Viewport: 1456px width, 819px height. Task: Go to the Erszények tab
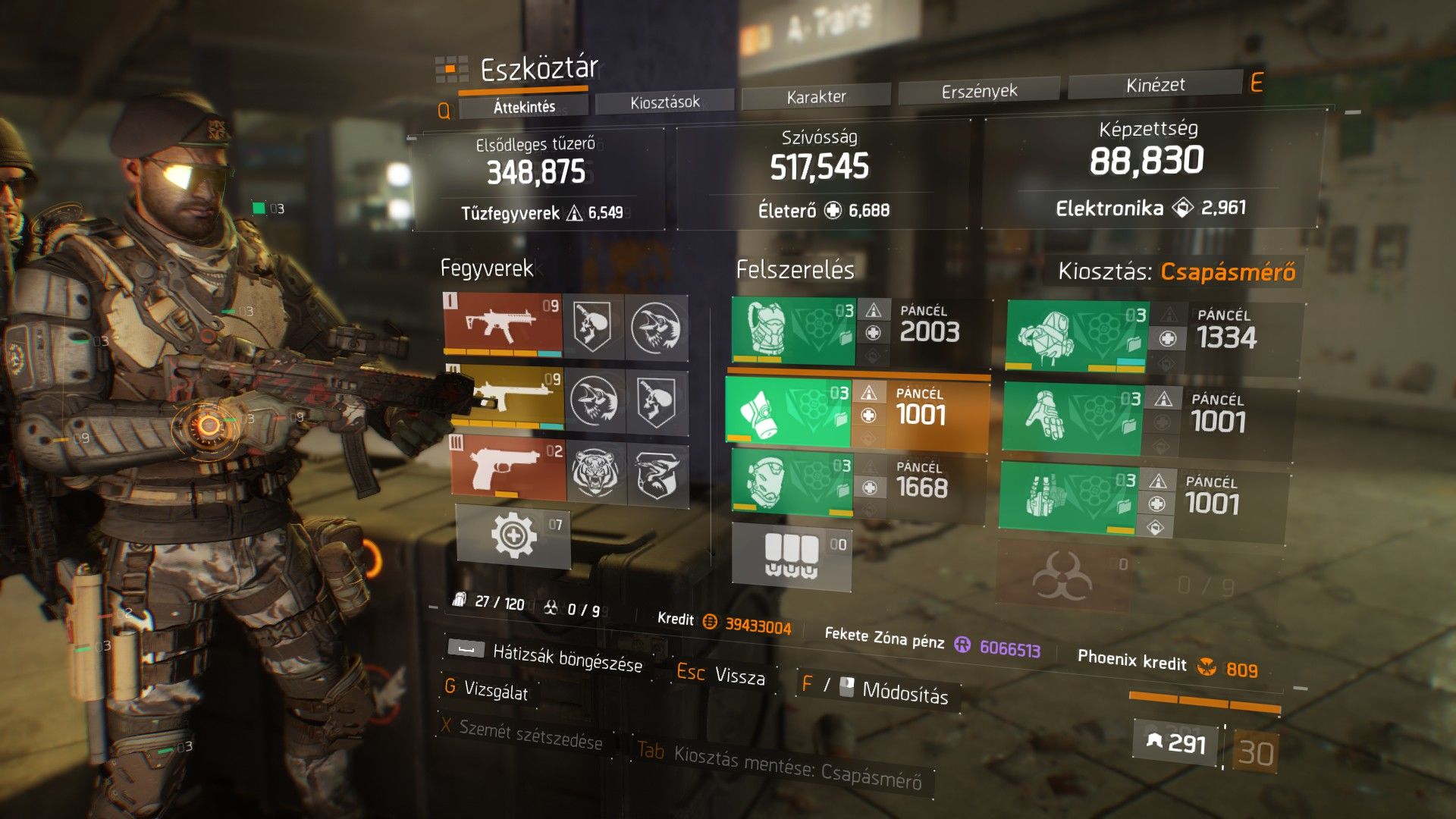[979, 91]
